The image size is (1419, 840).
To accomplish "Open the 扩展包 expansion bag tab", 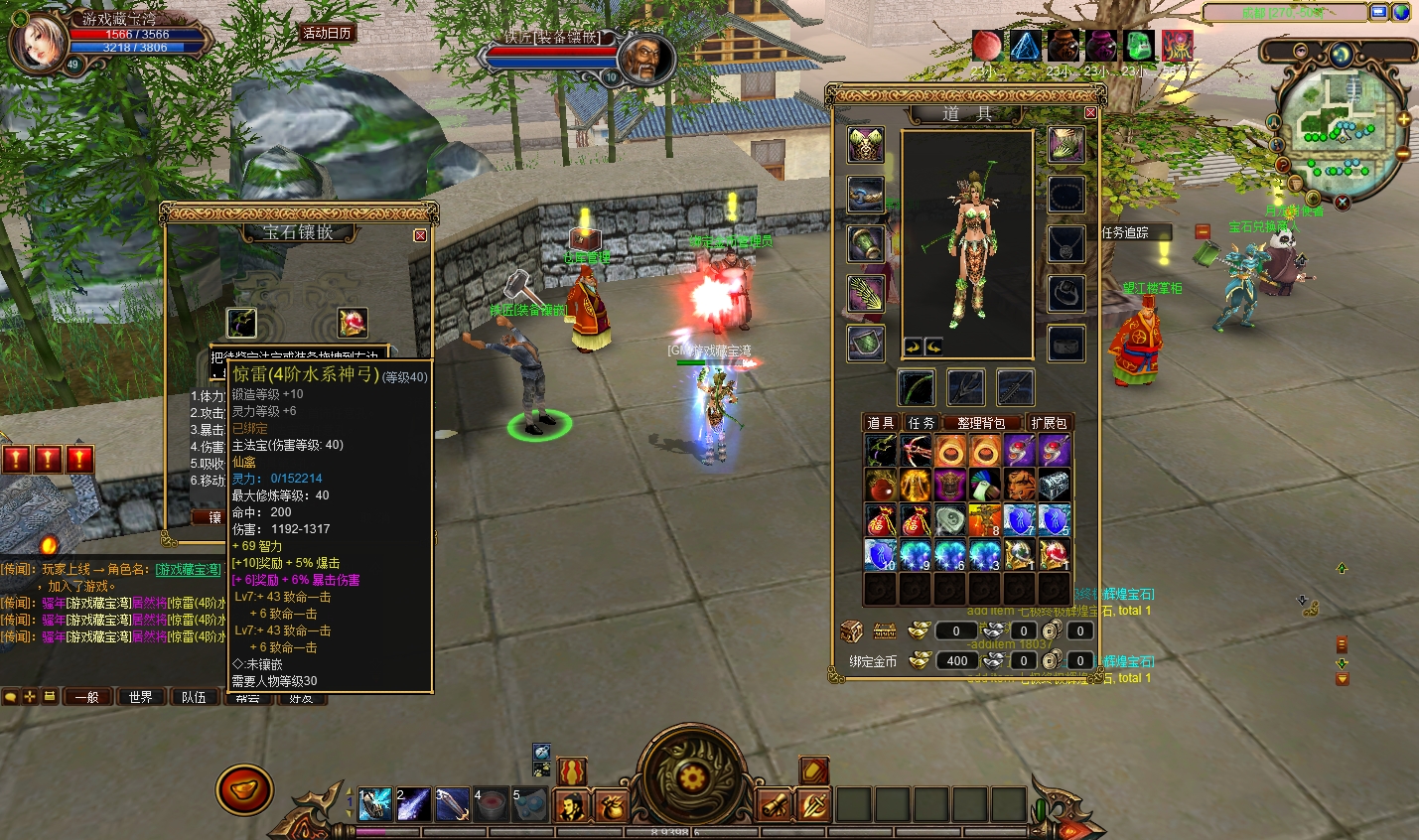I will (1049, 423).
